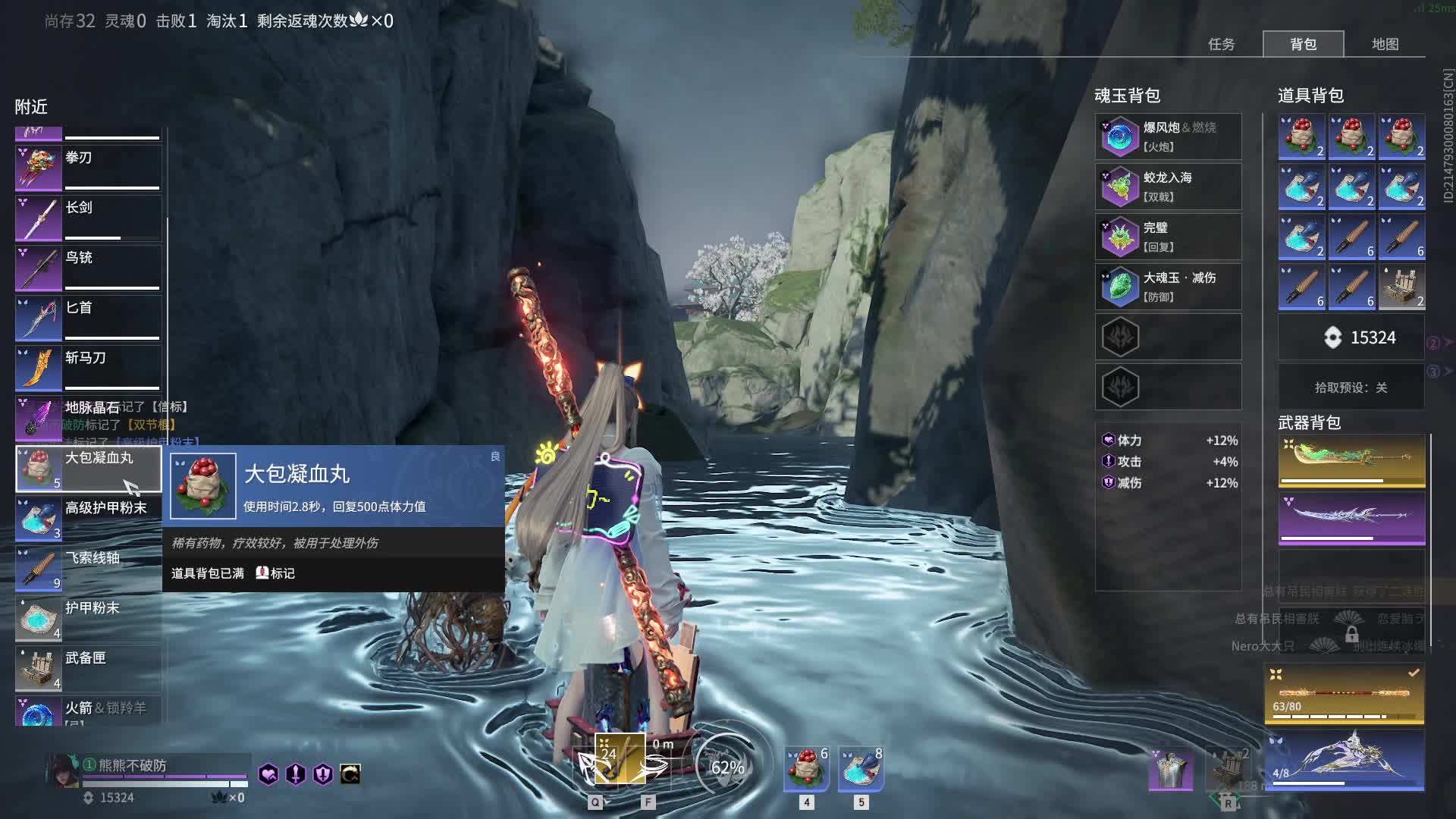
Task: Choose the 完璧 recovery soul jade
Action: point(1168,237)
